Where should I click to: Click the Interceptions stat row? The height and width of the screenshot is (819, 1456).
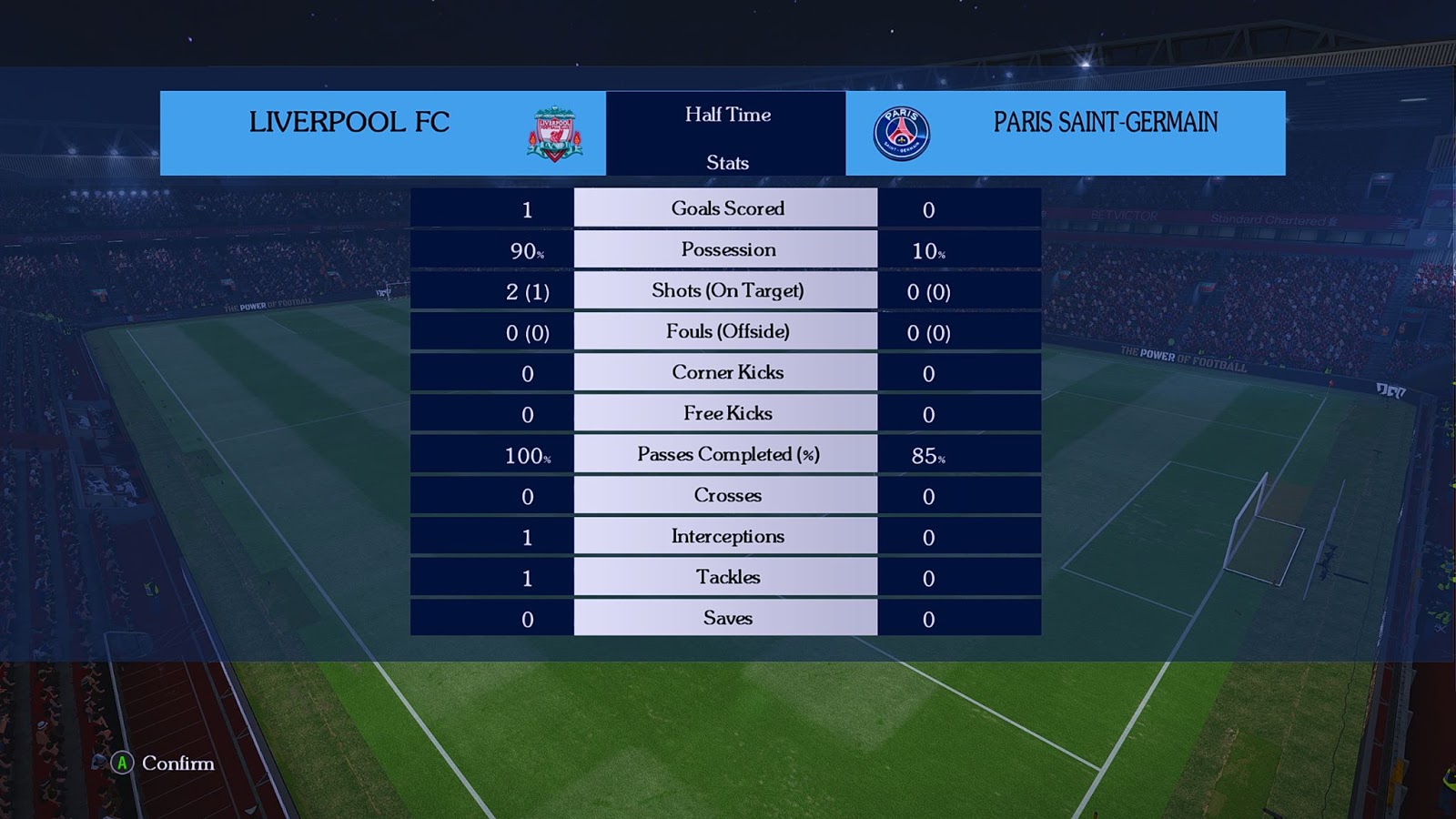coord(726,536)
